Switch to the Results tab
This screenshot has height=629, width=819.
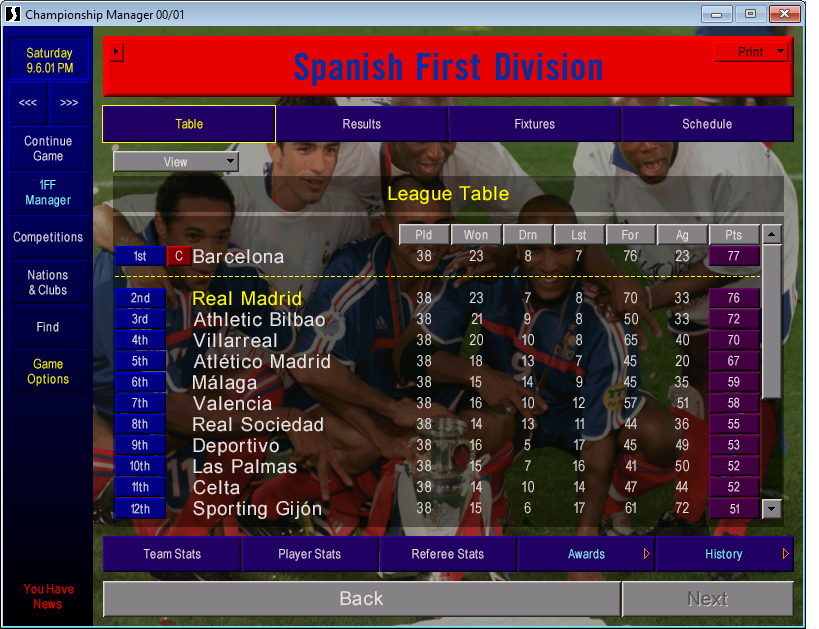361,124
